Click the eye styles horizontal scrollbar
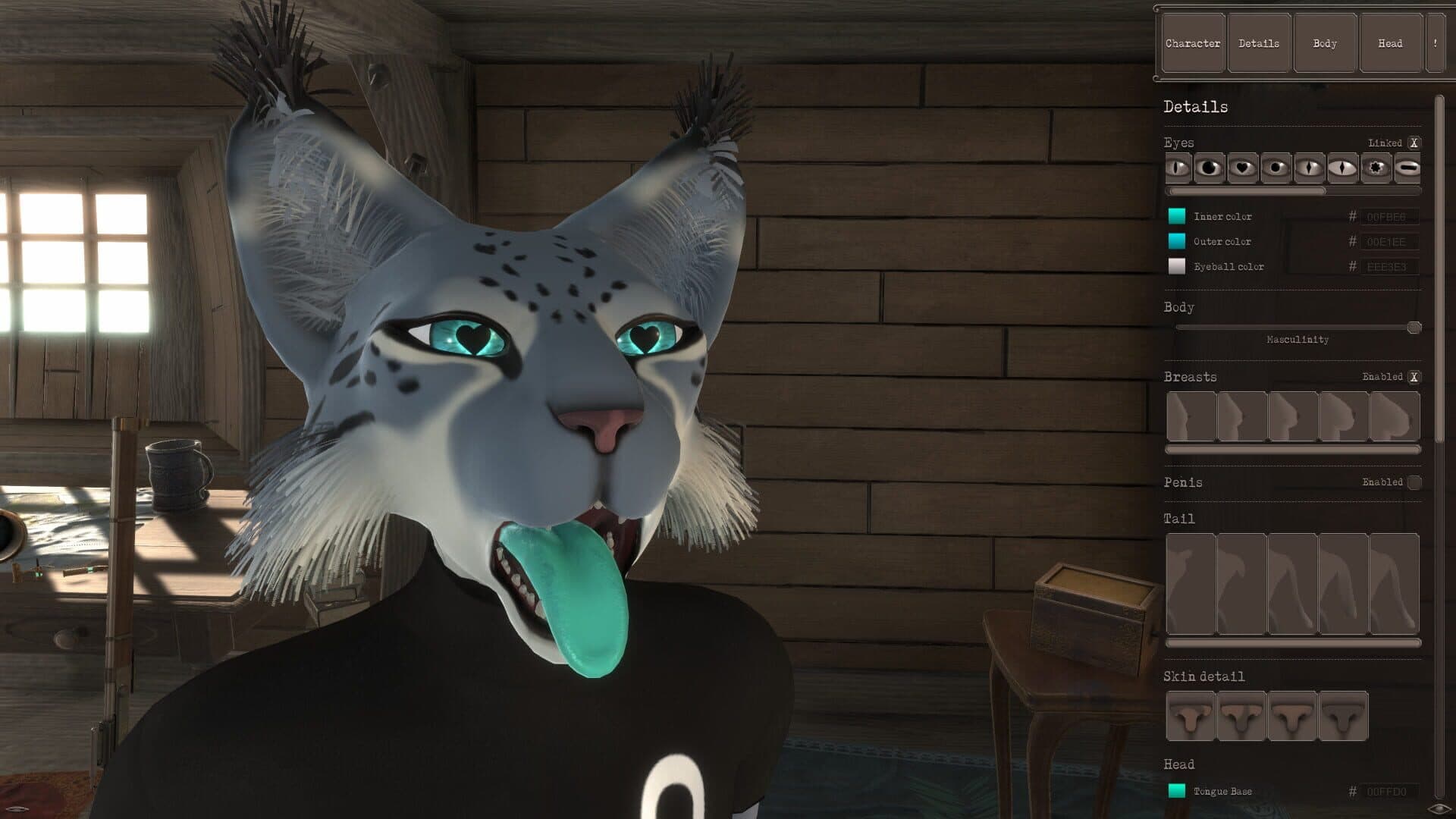Screen dimensions: 1456x819 1246,191
